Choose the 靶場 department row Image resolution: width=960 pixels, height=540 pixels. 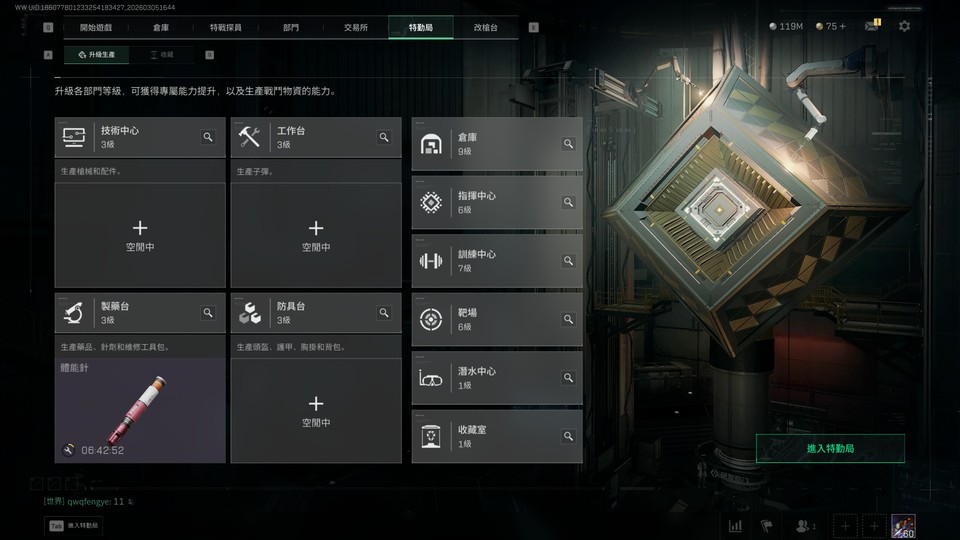tap(496, 319)
